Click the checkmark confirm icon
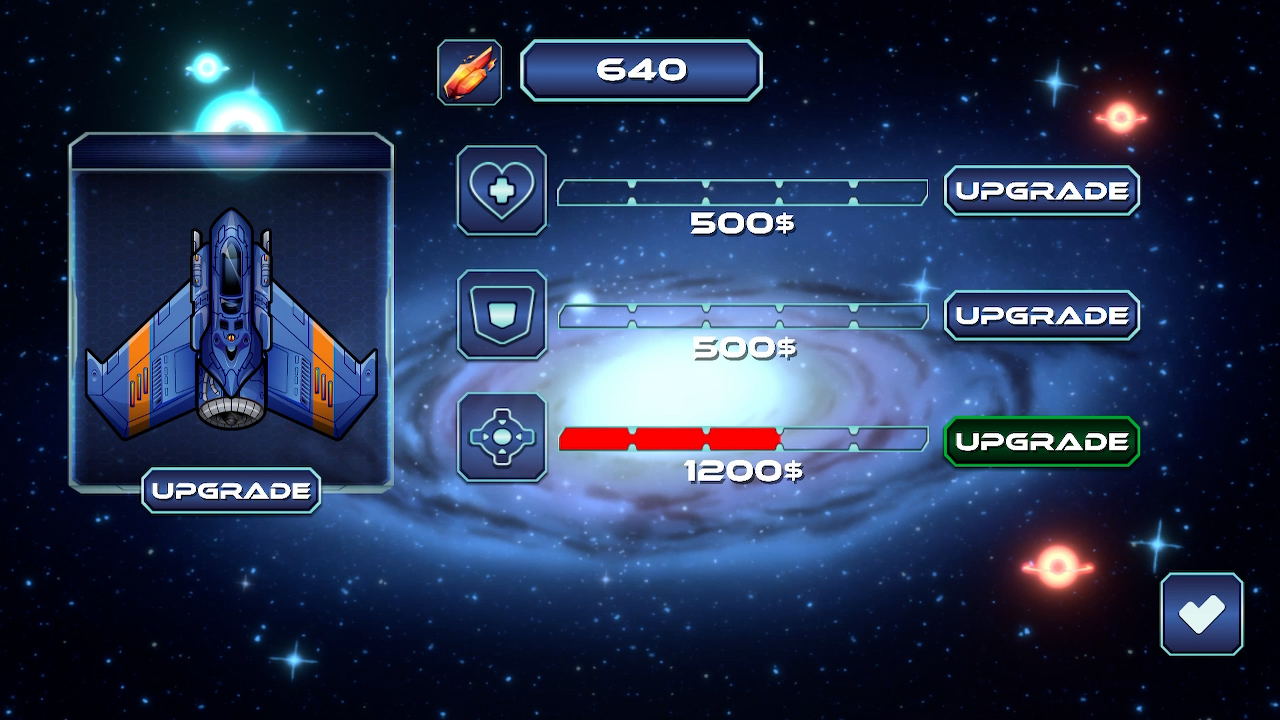The image size is (1280, 720). tap(1201, 613)
